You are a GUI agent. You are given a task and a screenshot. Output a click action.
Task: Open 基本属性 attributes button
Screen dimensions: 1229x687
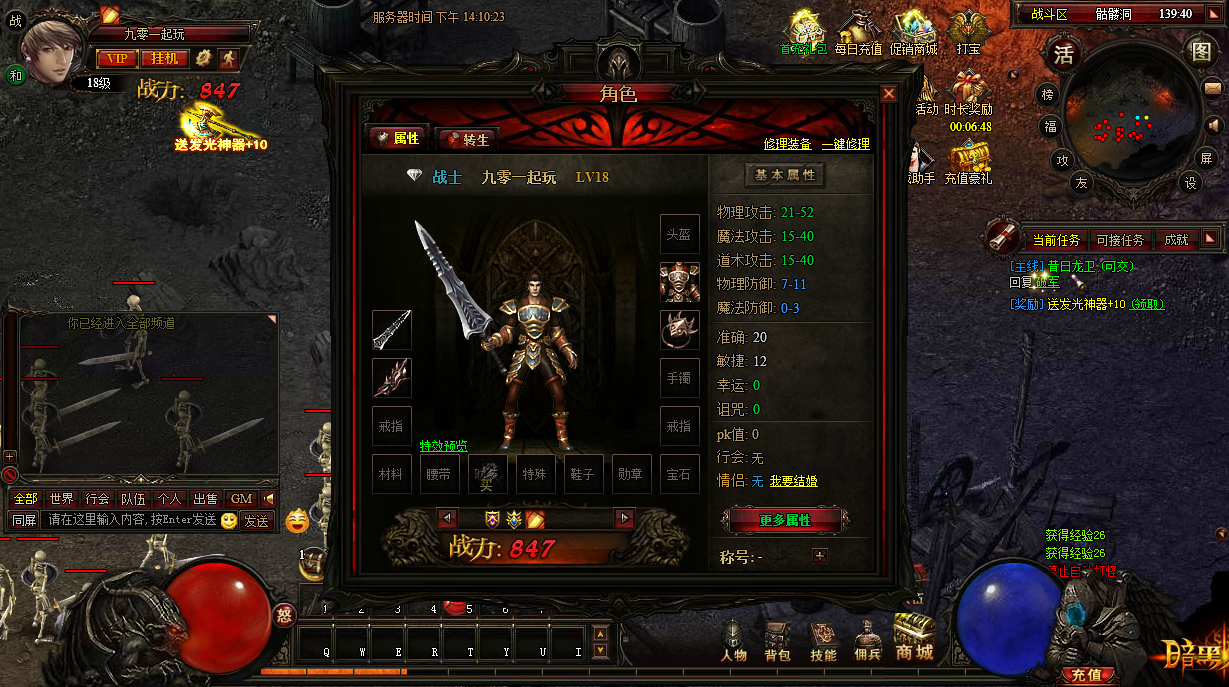pyautogui.click(x=785, y=175)
